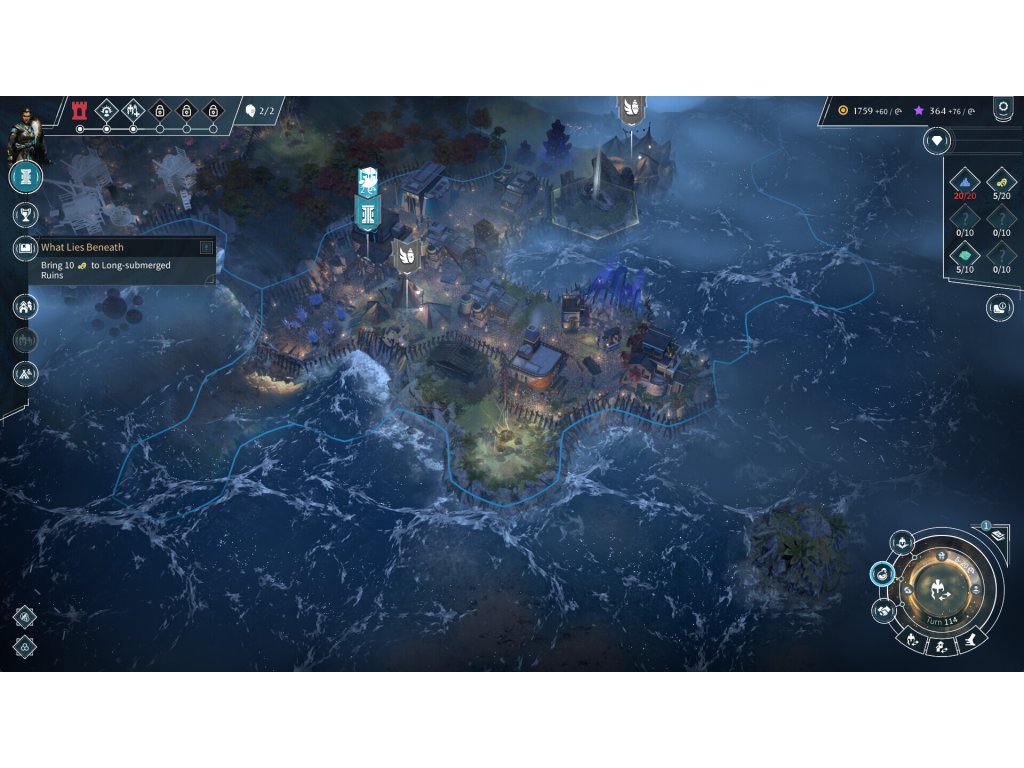
Task: Open the handshake diplomacy screen
Action: 884,610
